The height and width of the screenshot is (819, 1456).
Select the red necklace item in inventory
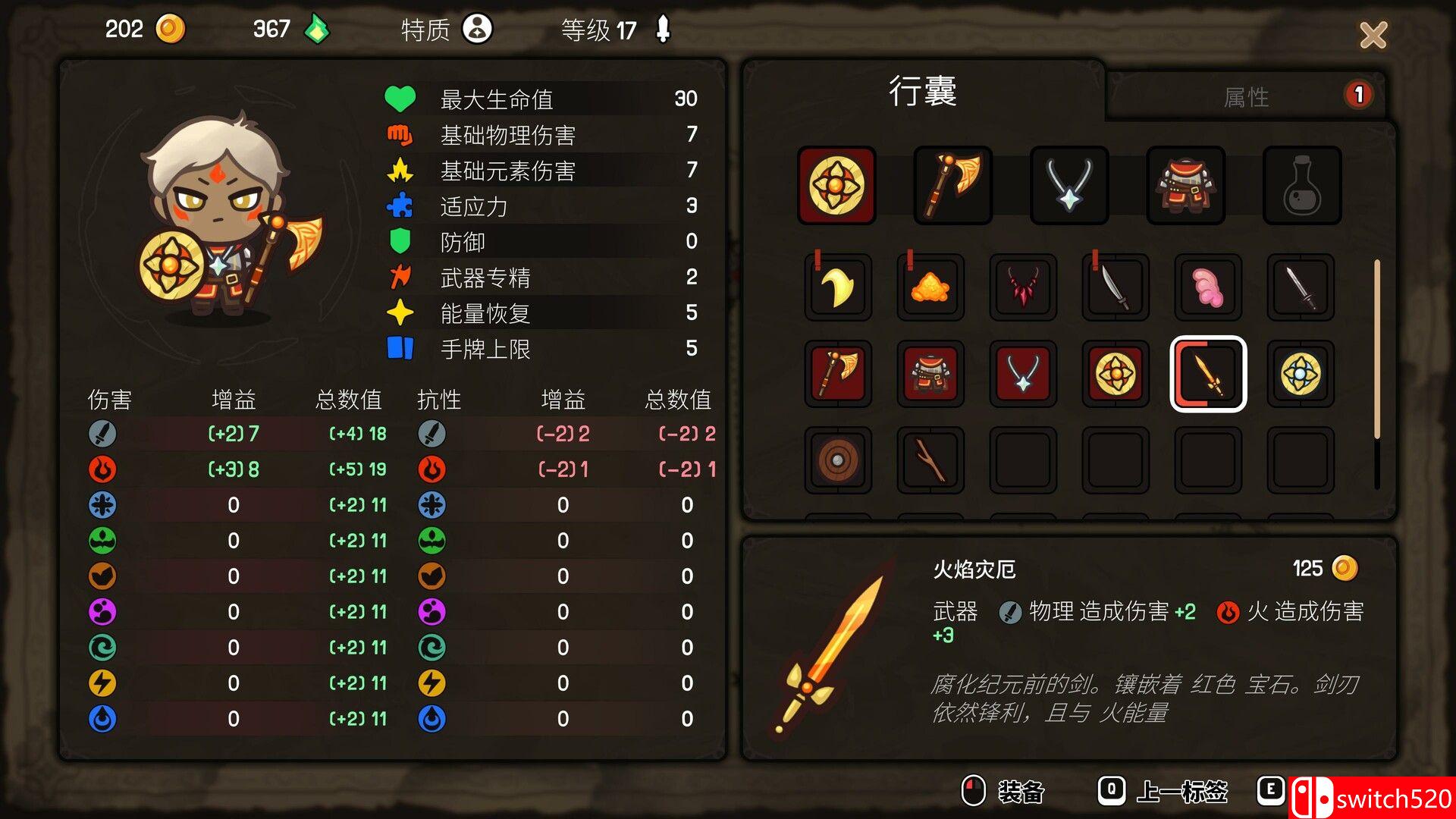coord(1023,287)
